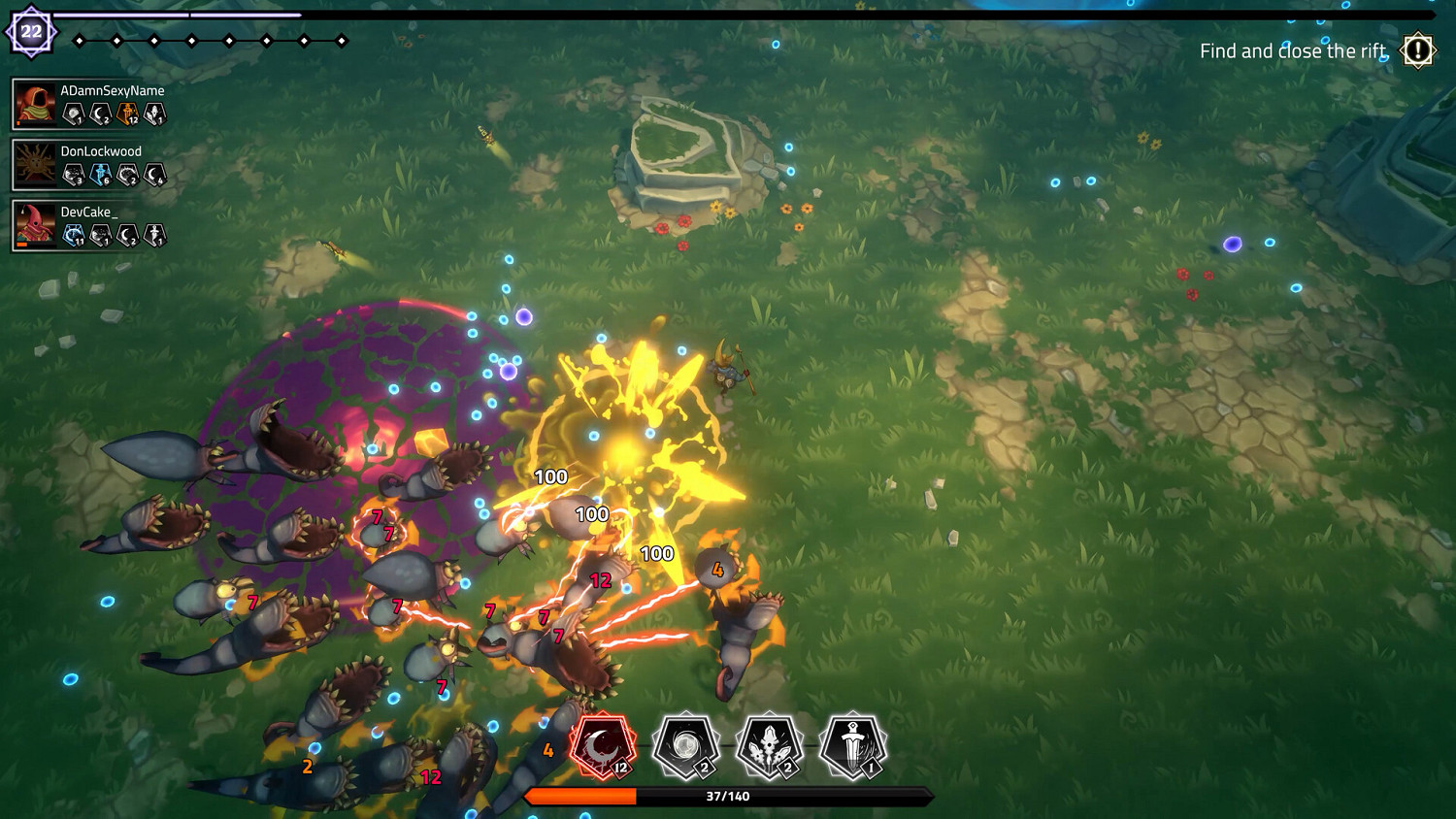Image resolution: width=1456 pixels, height=819 pixels.
Task: Select the "Find and close the rift" objective
Action: (x=1292, y=51)
